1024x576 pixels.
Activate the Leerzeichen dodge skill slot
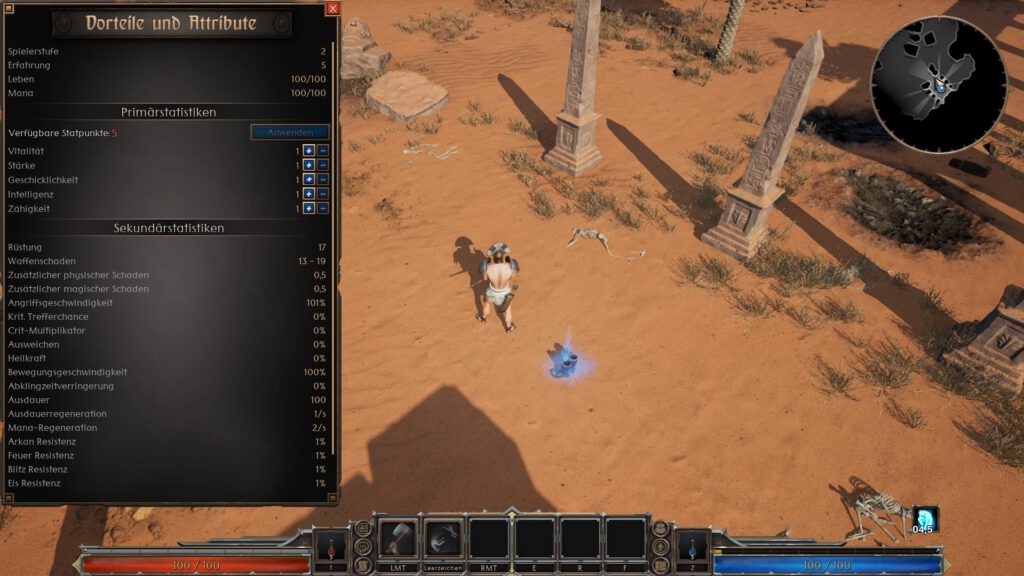[444, 538]
